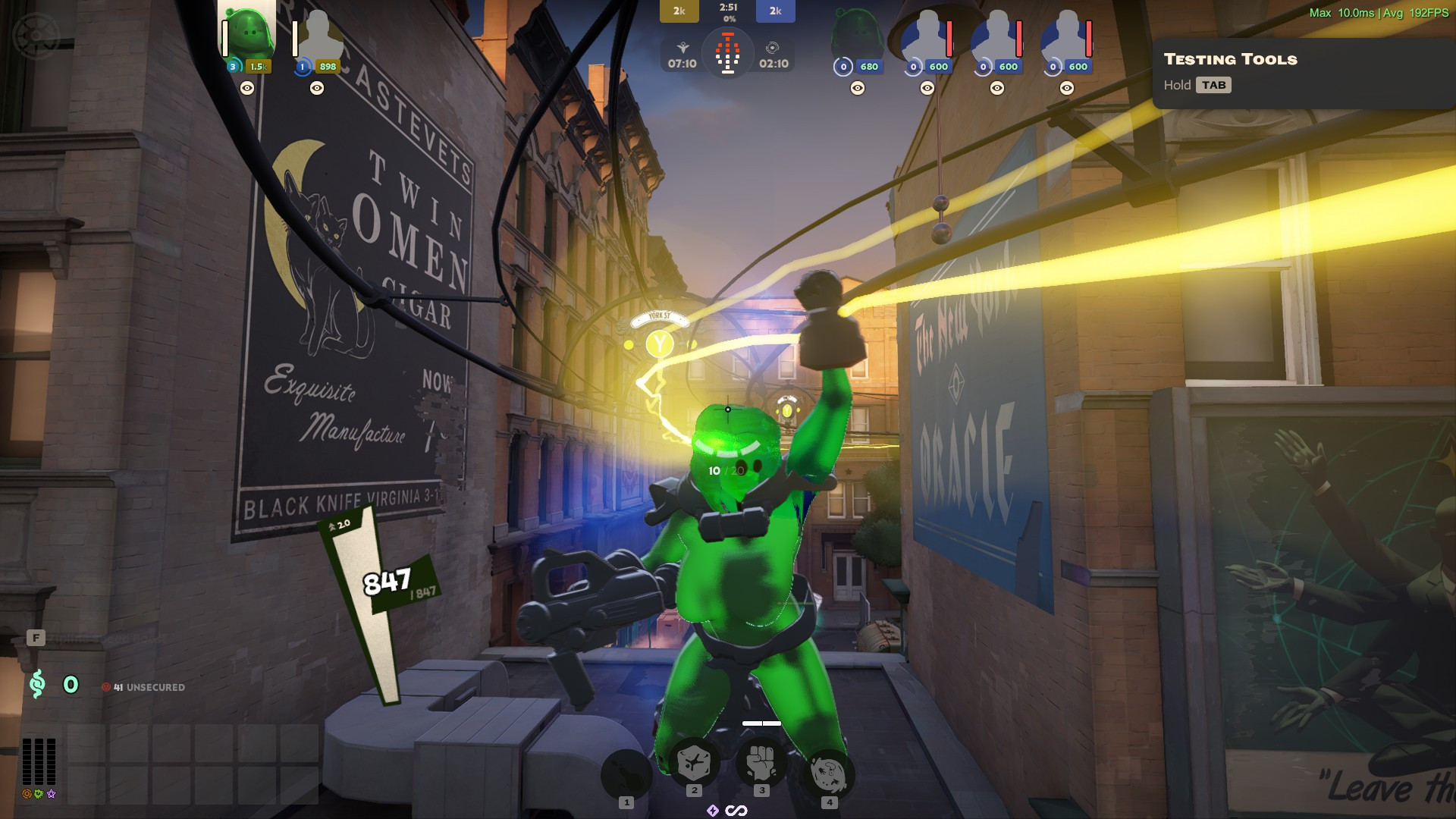1456x819 pixels.
Task: Open the infinity flex slot icon
Action: [x=736, y=810]
